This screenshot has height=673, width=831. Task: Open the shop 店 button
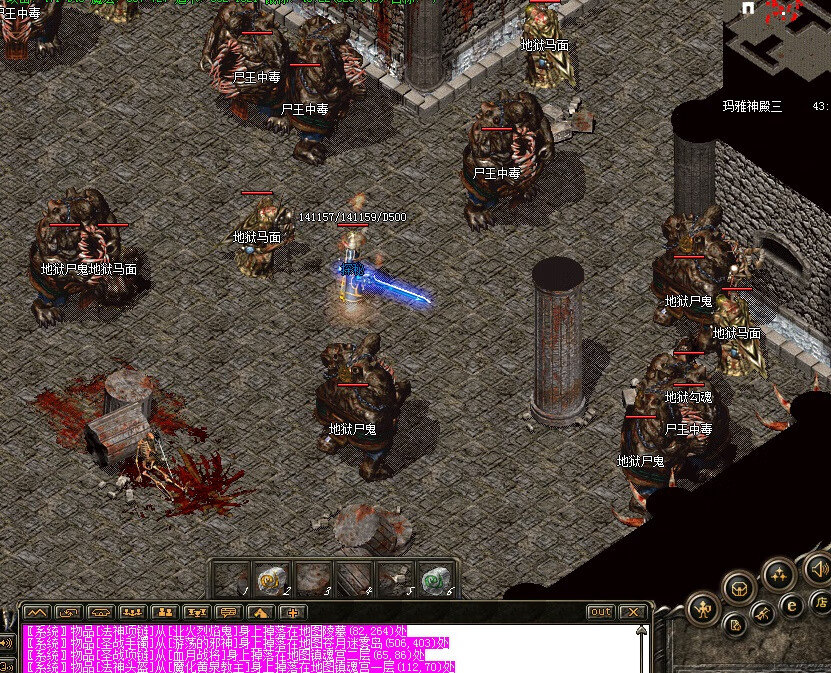click(x=820, y=602)
